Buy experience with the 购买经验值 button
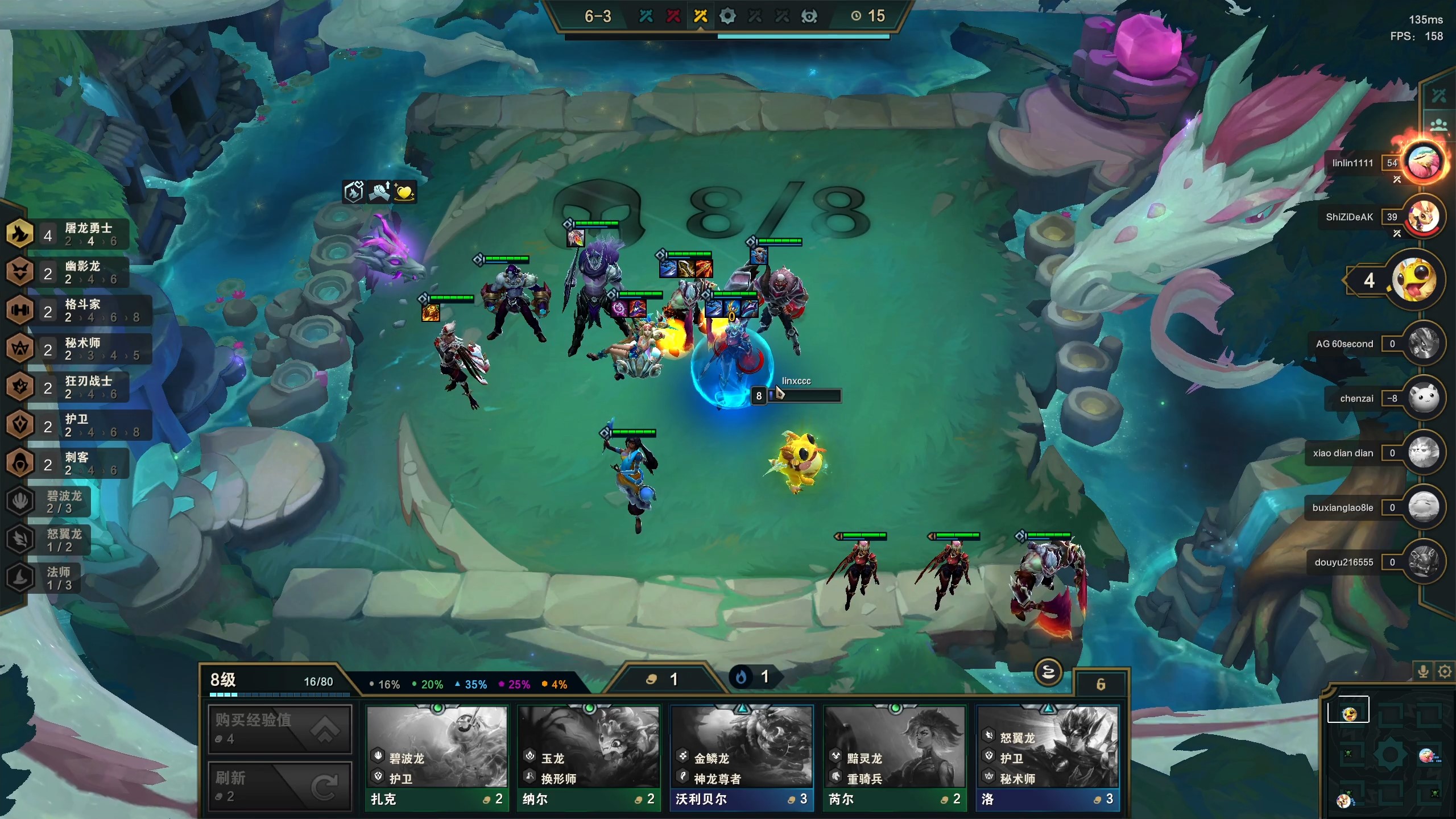The height and width of the screenshot is (819, 1456). click(280, 729)
